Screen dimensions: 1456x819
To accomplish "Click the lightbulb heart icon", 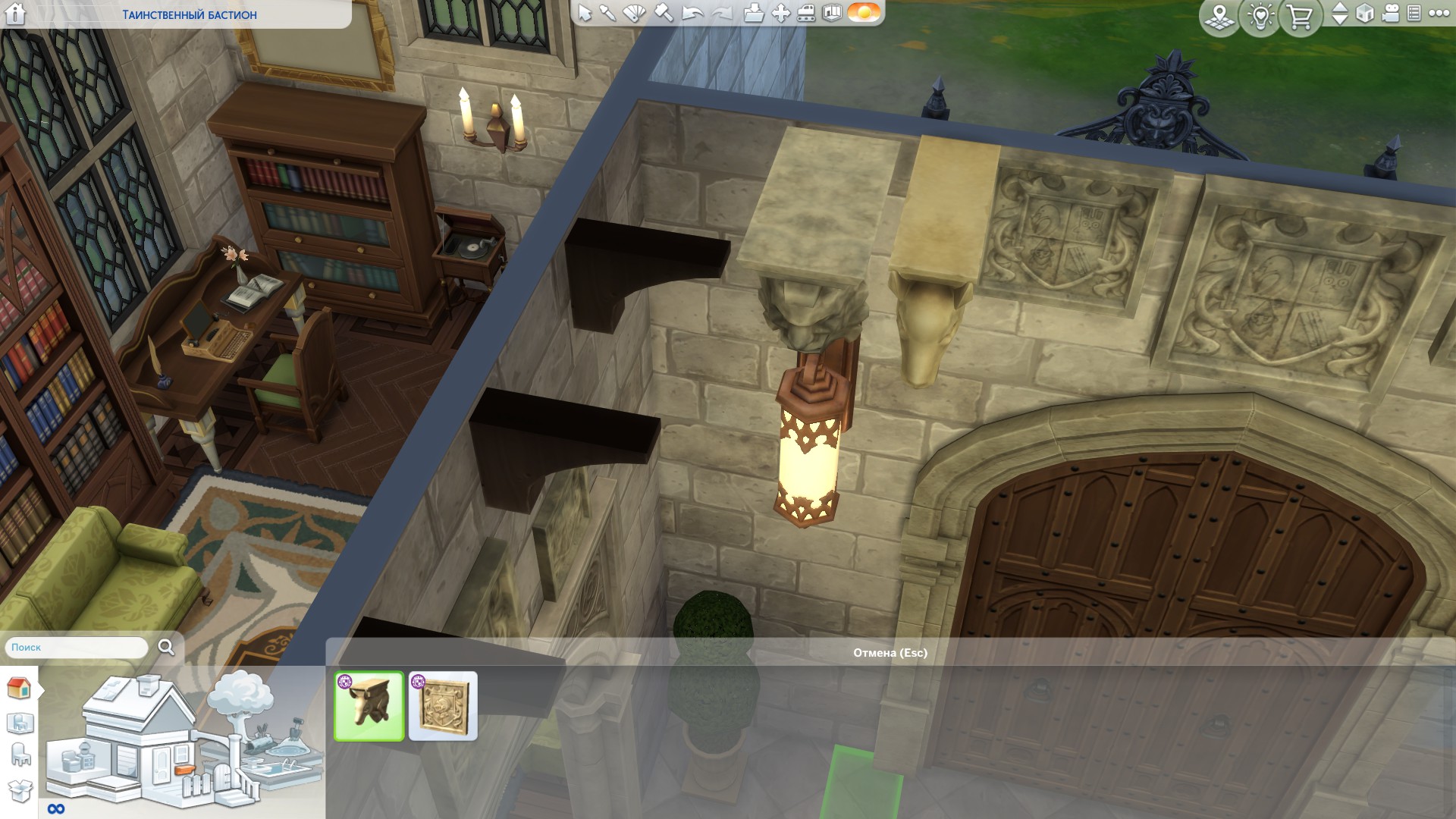I will coord(1260,15).
